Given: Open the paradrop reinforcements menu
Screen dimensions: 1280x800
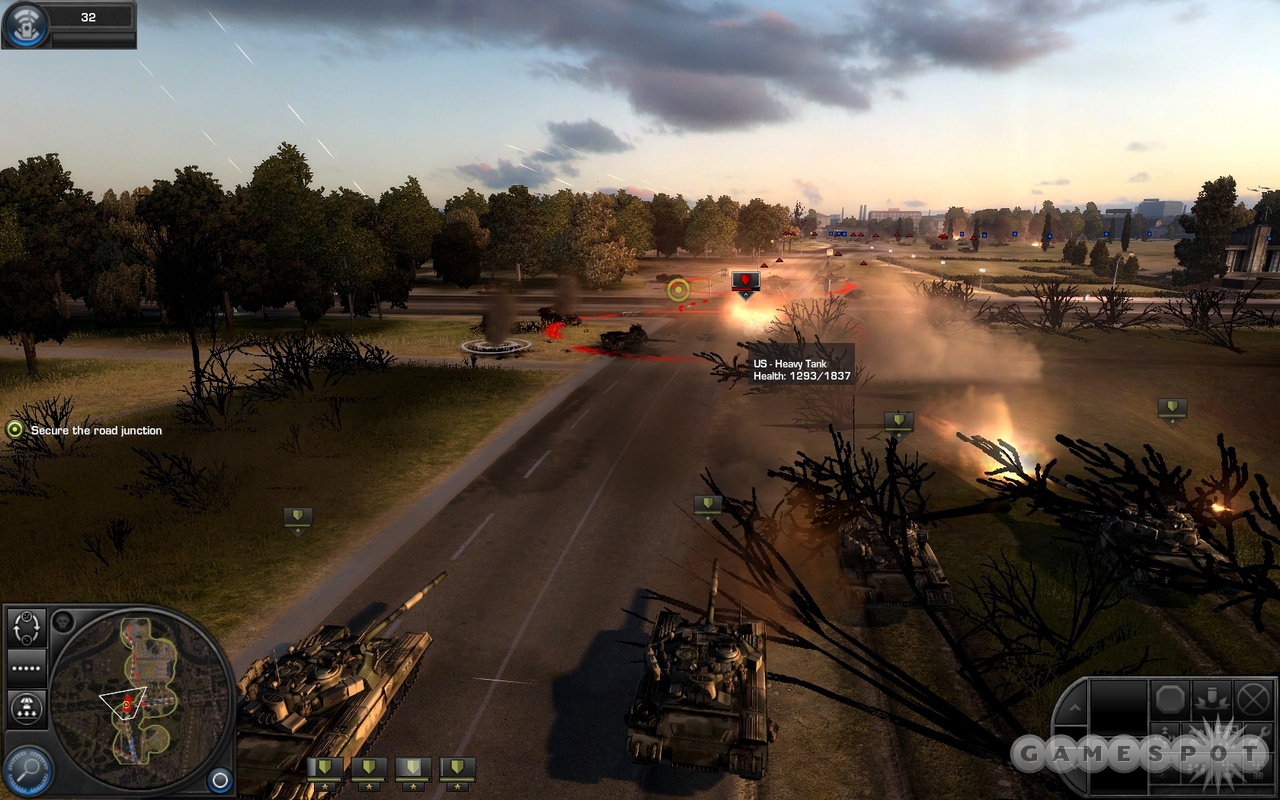Looking at the screenshot, I should tap(27, 709).
